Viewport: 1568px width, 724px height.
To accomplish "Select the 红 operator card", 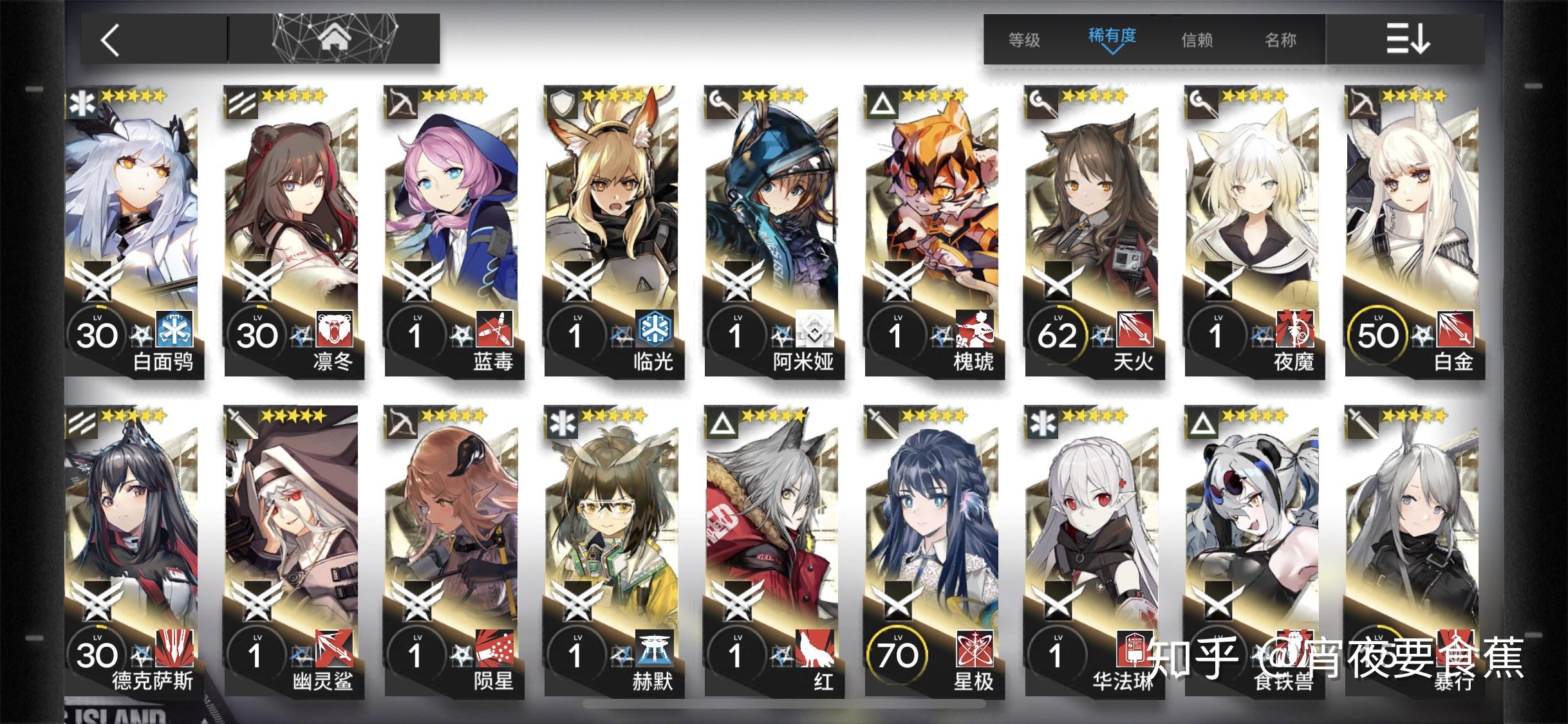I will (x=772, y=550).
